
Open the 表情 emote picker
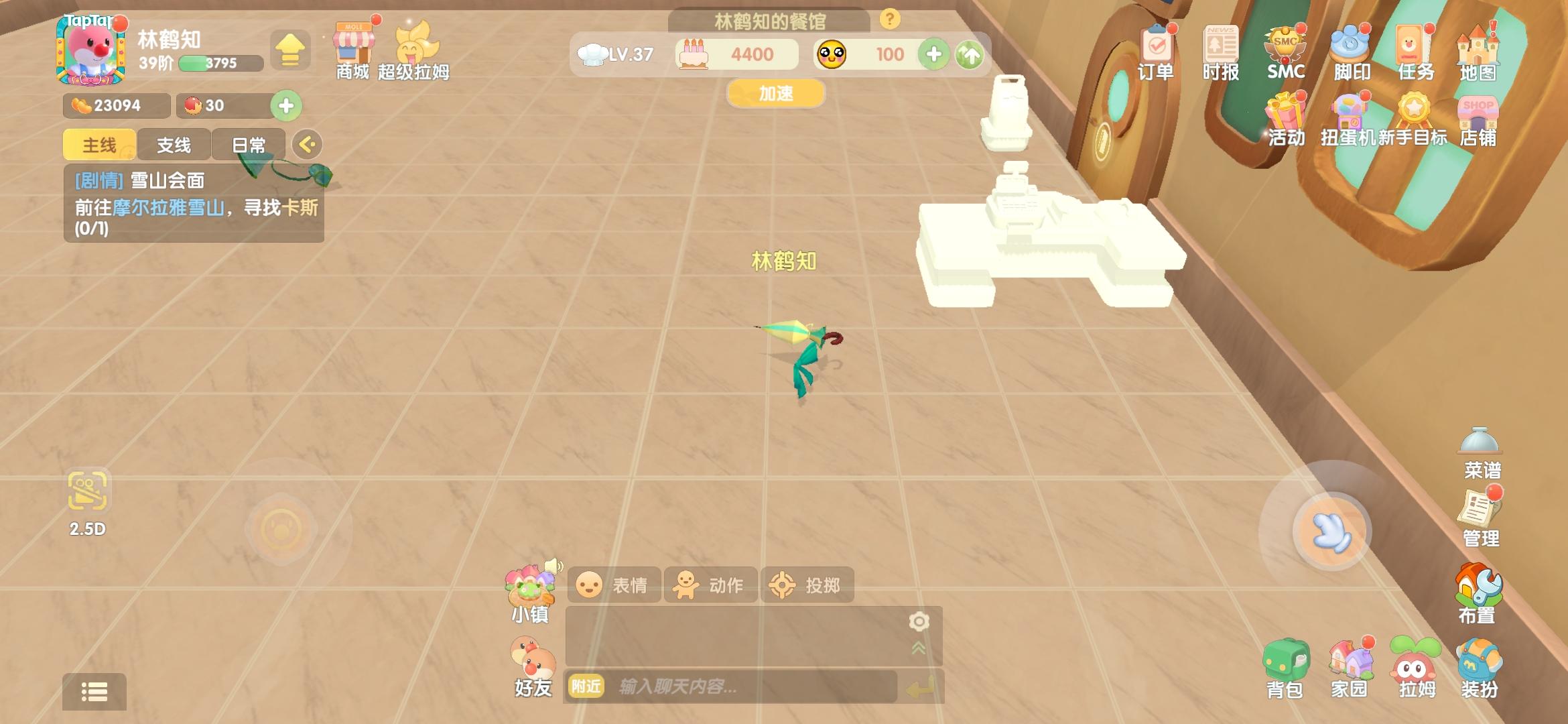[x=614, y=585]
